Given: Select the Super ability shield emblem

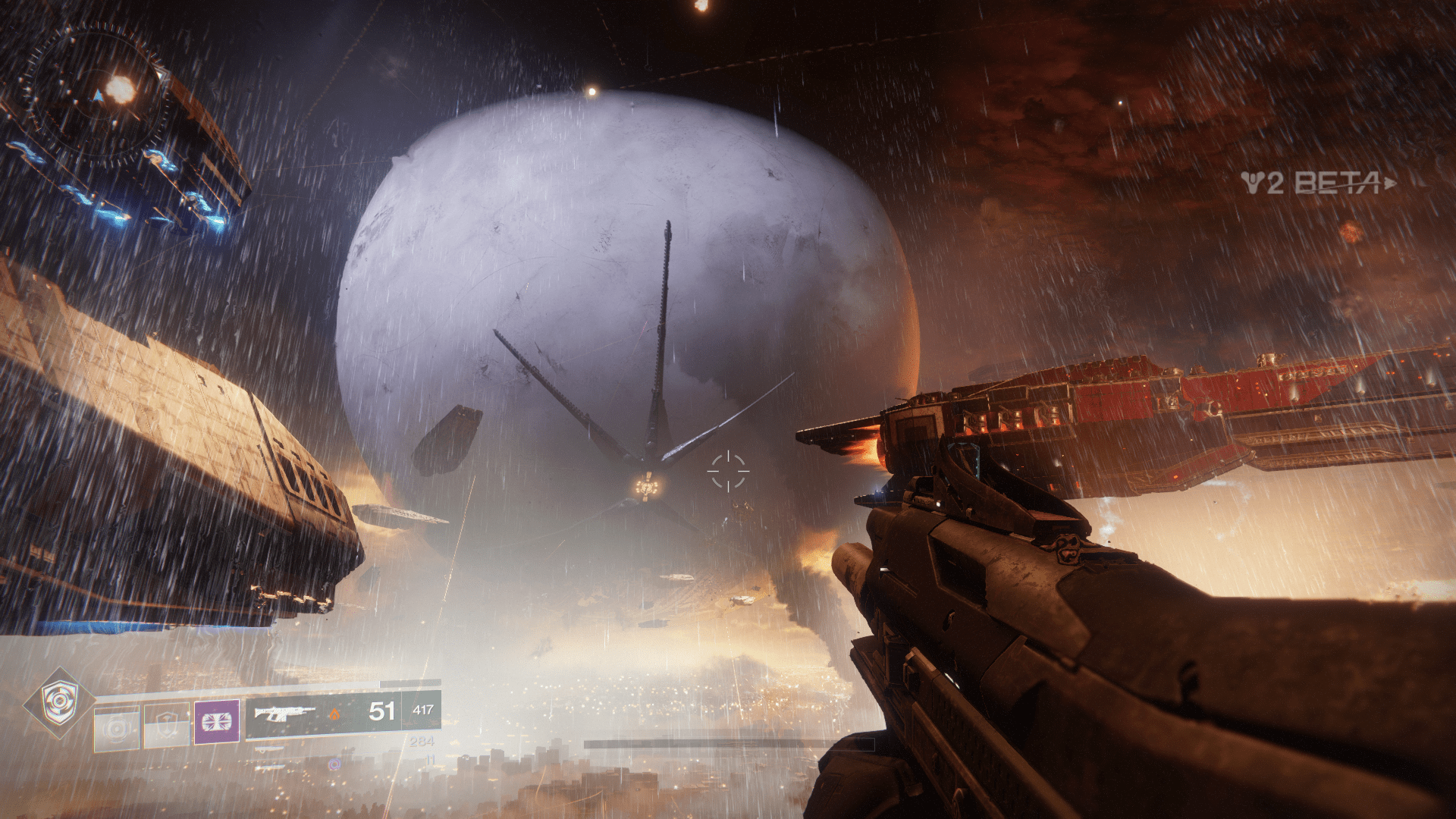Looking at the screenshot, I should coord(59,704).
